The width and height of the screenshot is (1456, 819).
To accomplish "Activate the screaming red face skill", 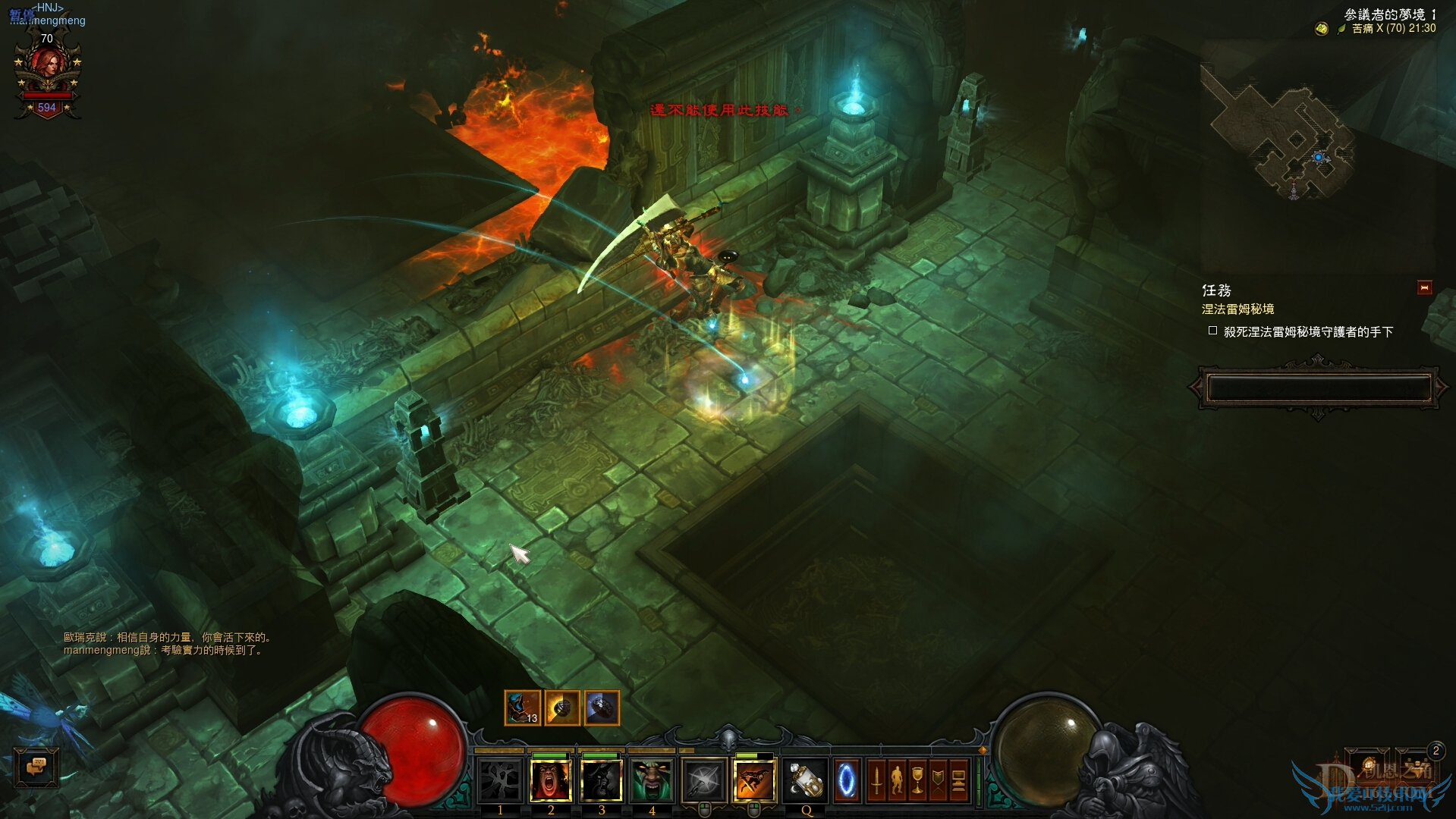I will (x=550, y=780).
